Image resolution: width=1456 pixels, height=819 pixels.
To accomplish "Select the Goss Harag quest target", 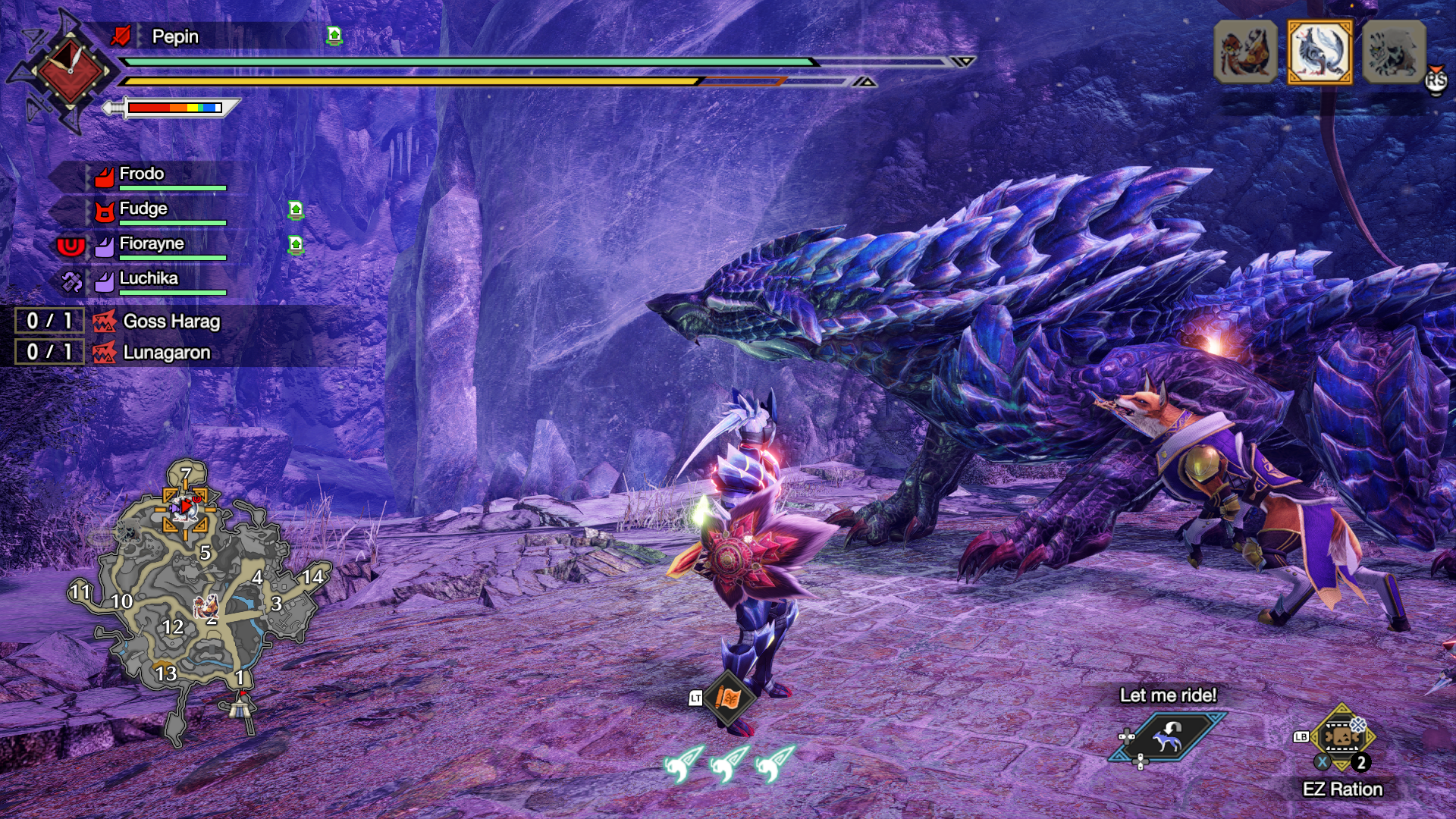I will [171, 322].
